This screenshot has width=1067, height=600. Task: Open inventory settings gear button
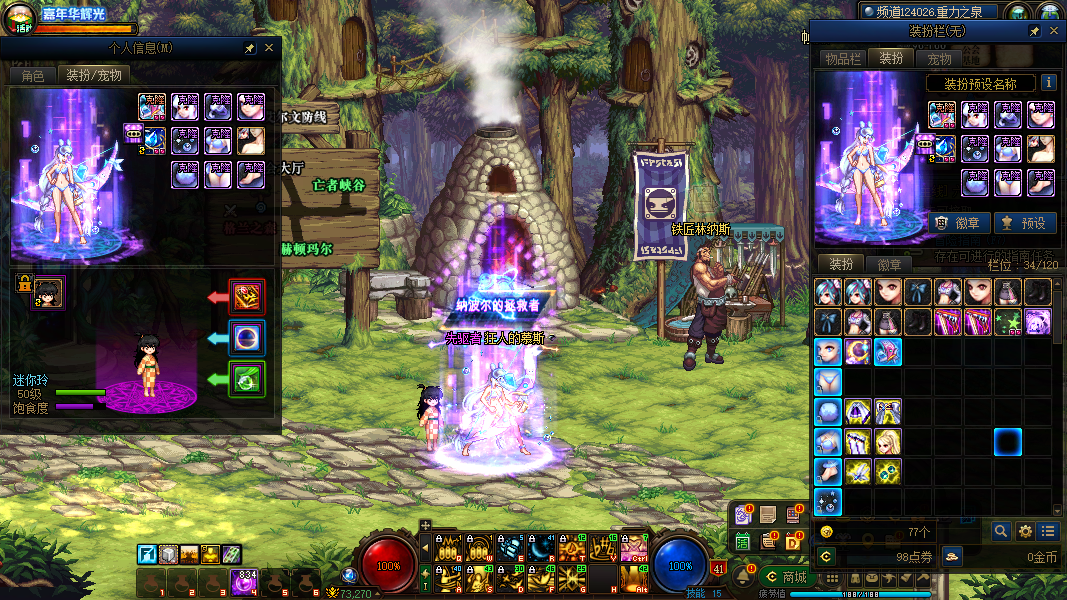(1025, 531)
